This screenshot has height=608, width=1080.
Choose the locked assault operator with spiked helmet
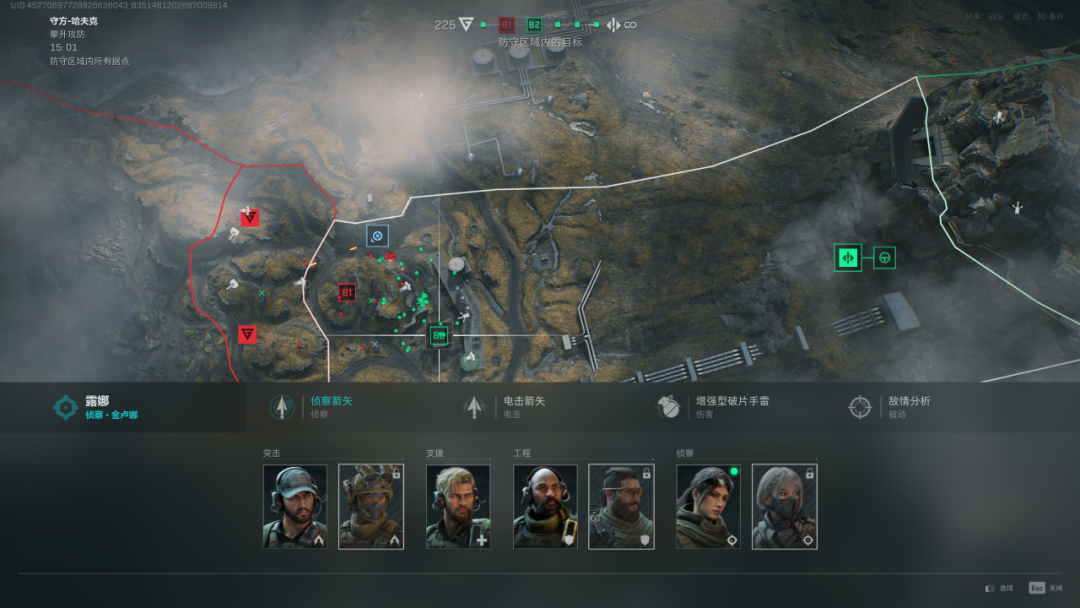[x=371, y=506]
